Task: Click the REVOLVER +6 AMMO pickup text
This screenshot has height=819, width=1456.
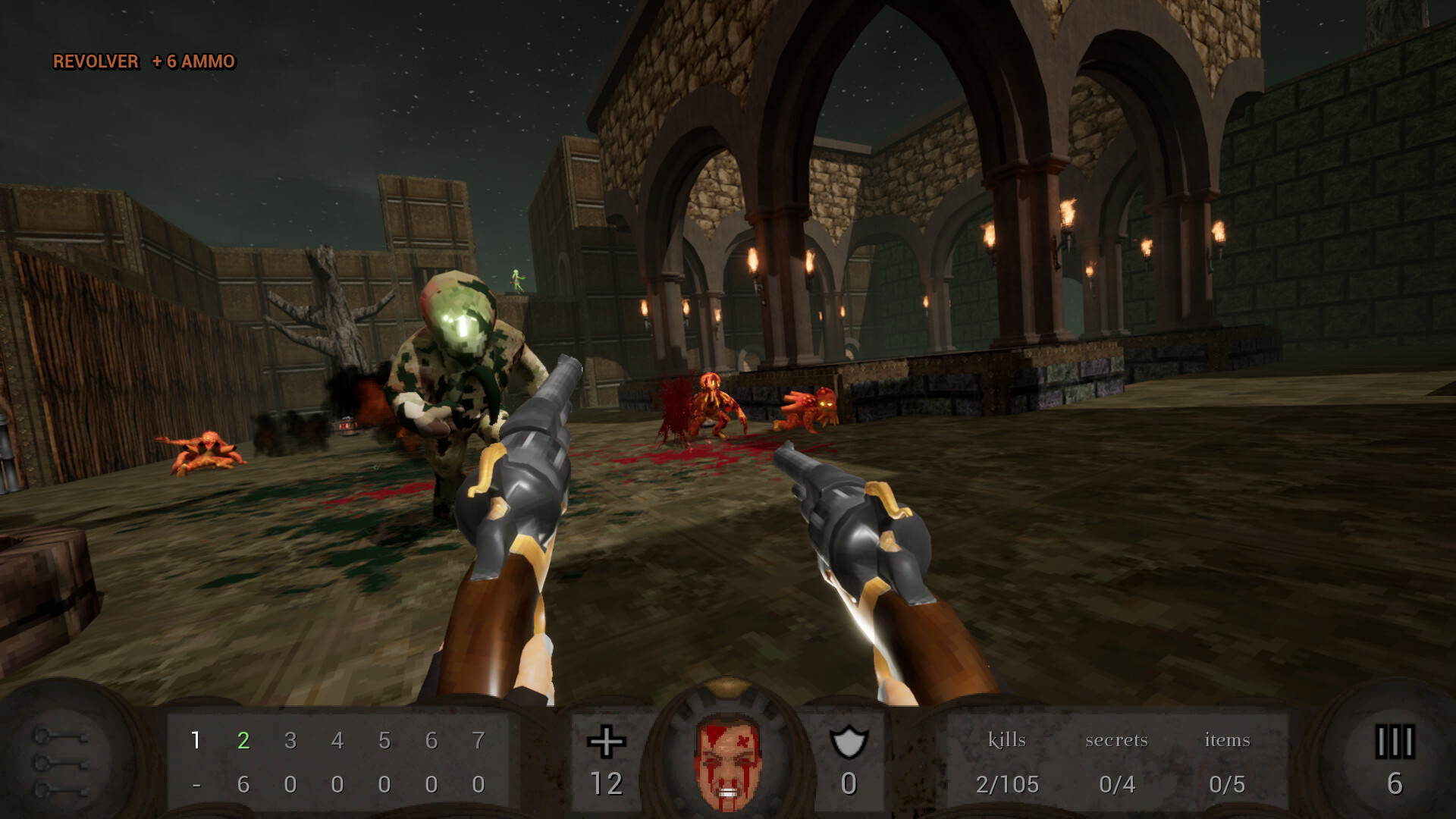Action: (143, 62)
